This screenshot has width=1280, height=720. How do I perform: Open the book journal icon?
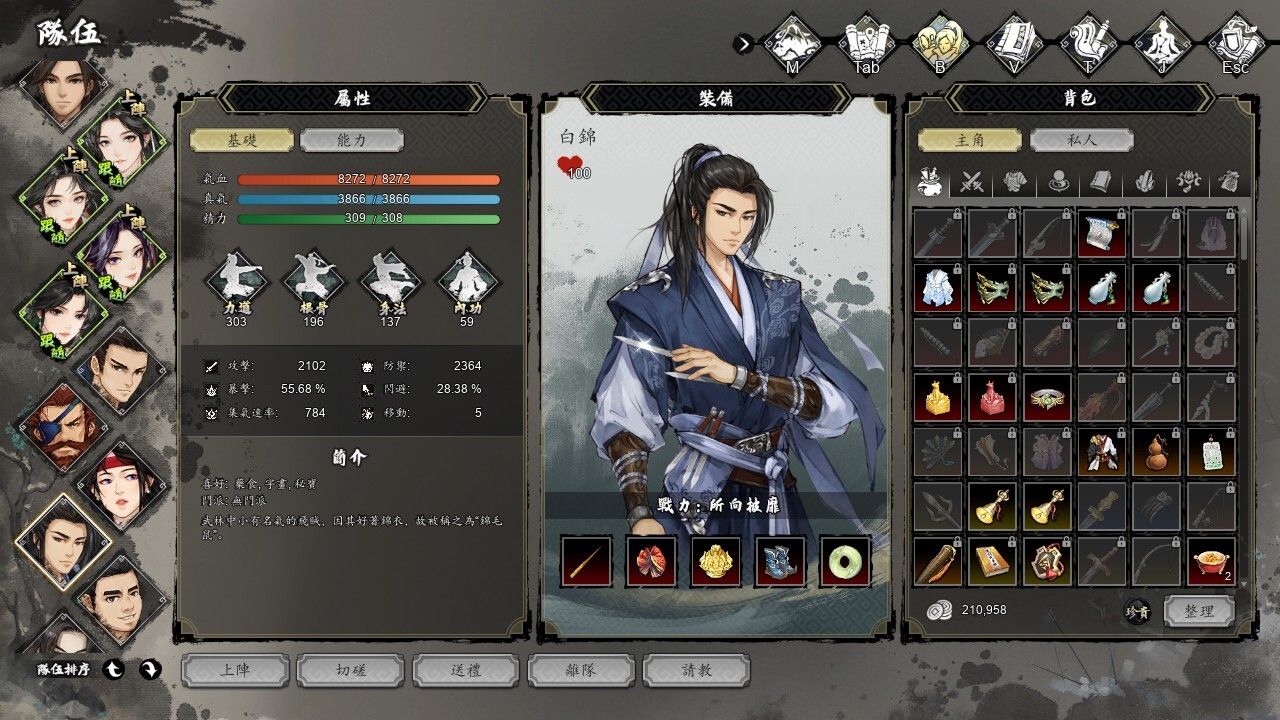click(x=1014, y=42)
